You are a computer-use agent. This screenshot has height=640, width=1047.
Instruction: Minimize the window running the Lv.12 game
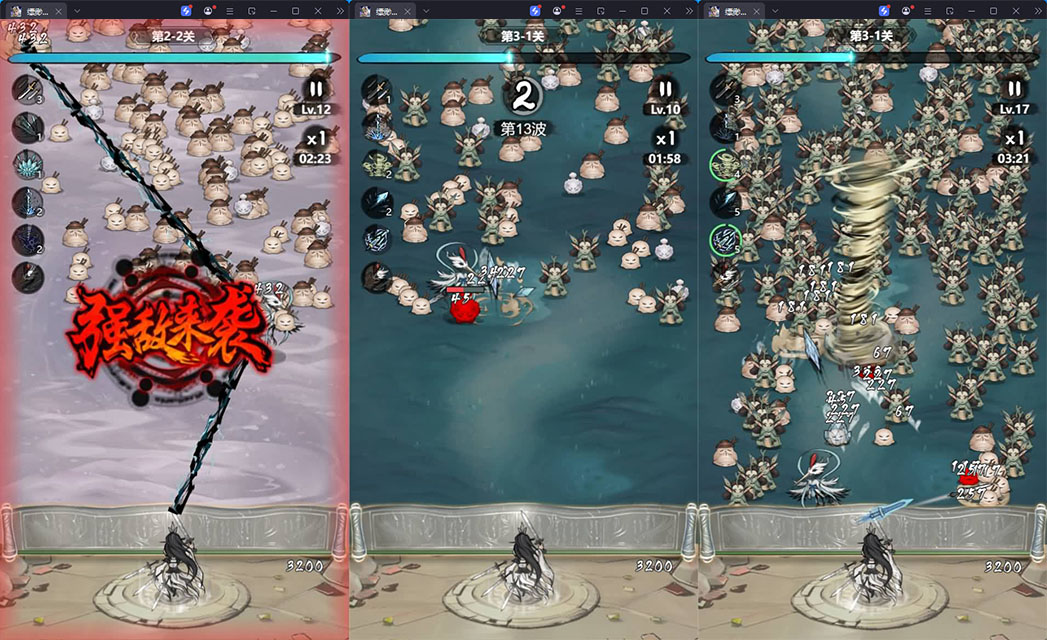coord(273,10)
